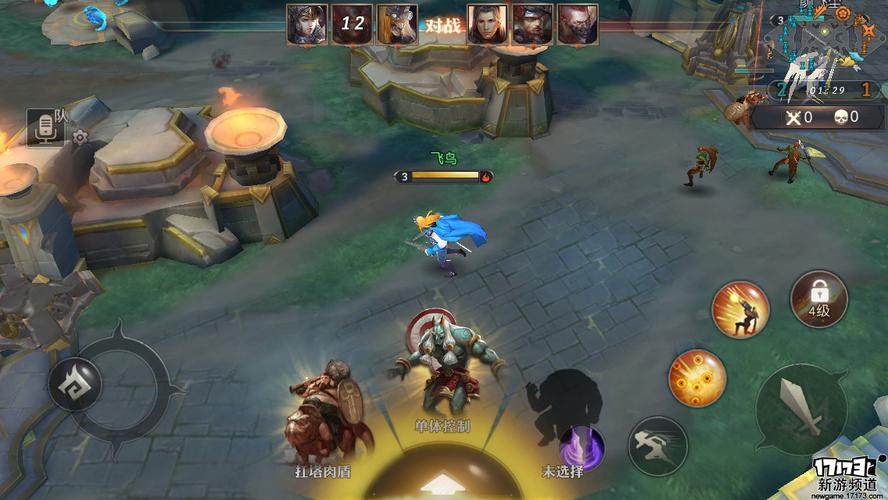Activate the kneeling gunner shot ability
This screenshot has width=888, height=500.
click(740, 309)
